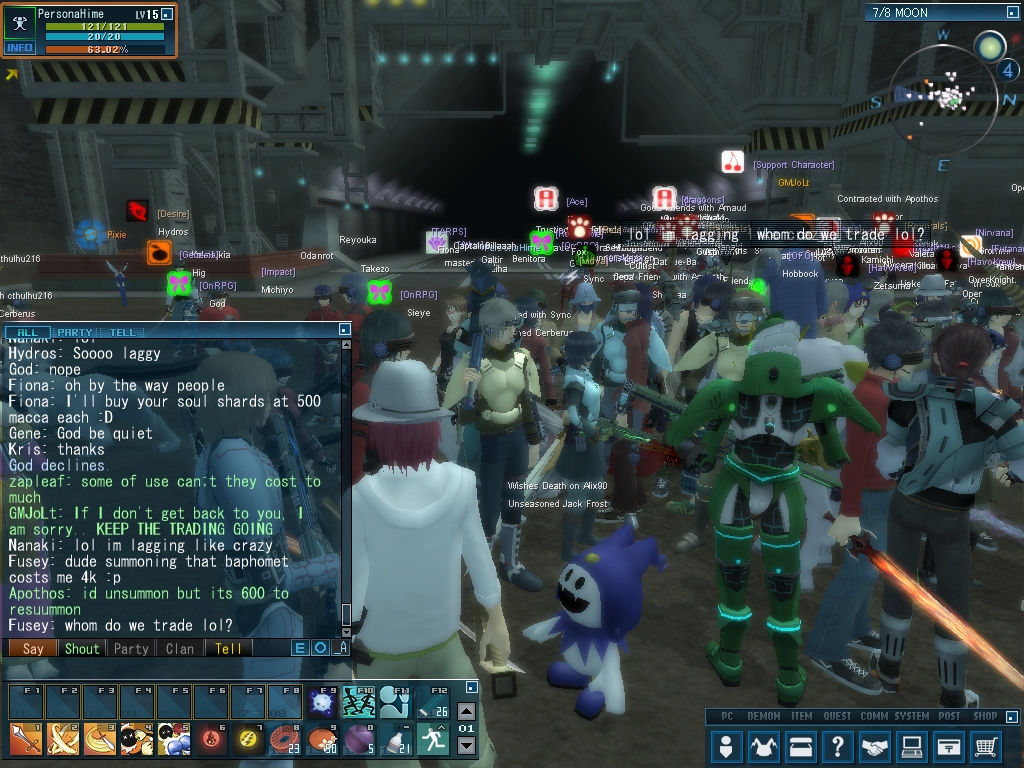Switch chat to the Tell tab
1024x768 pixels.
pos(122,332)
